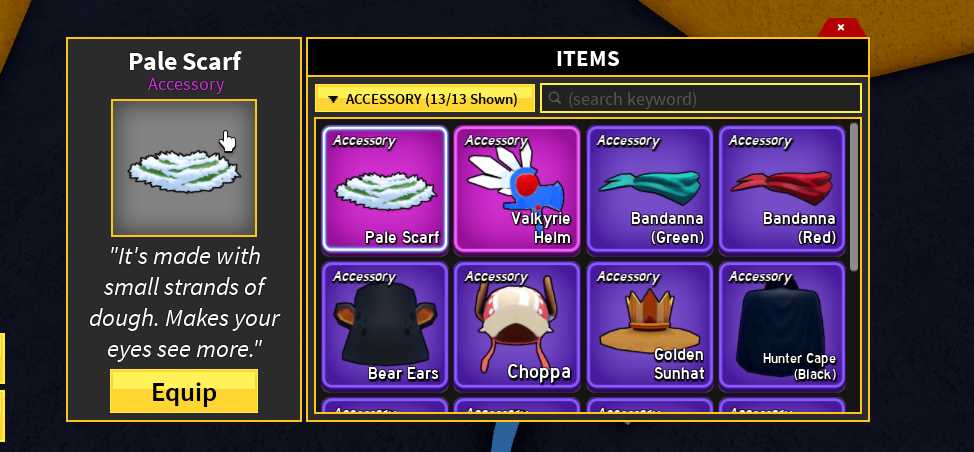Image resolution: width=974 pixels, height=452 pixels.
Task: Choose the green Bandanna item
Action: click(x=650, y=189)
